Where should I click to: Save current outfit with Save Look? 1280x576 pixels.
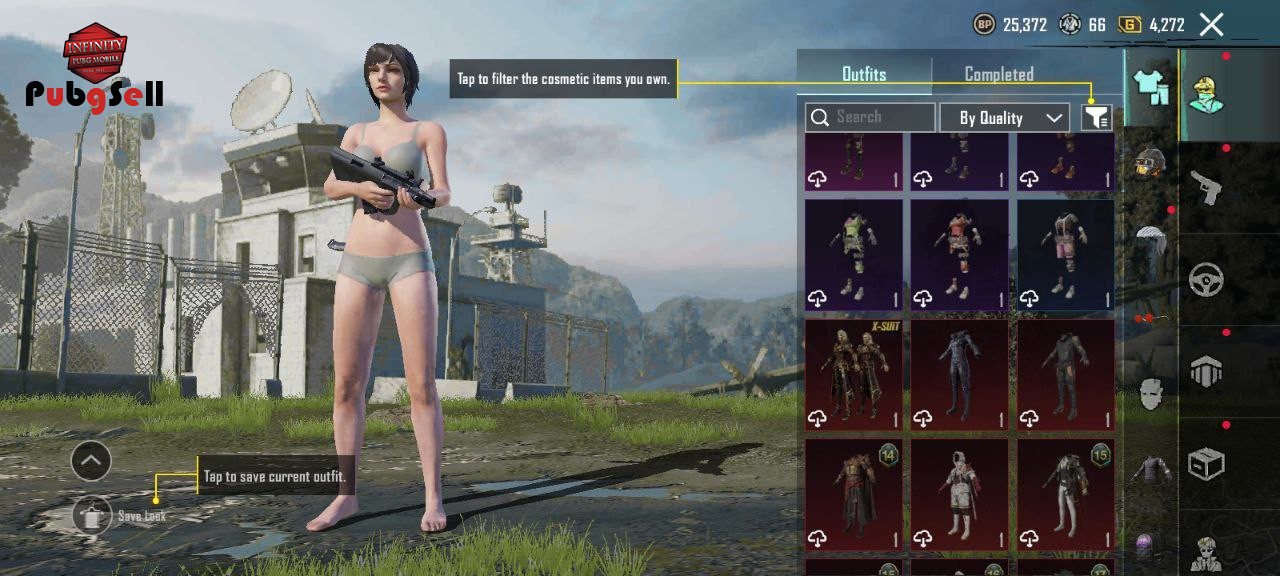point(93,515)
